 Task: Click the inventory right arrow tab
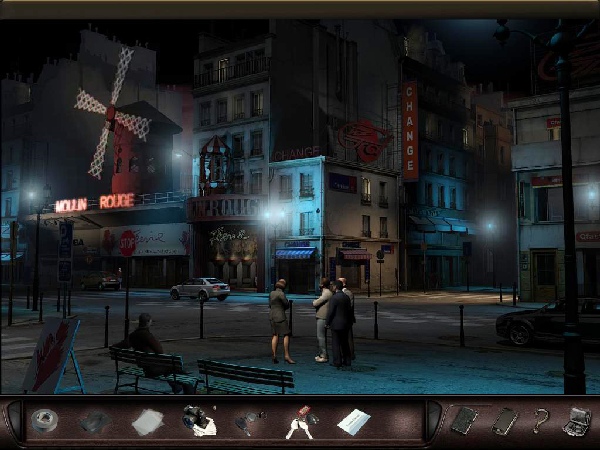(x=431, y=421)
